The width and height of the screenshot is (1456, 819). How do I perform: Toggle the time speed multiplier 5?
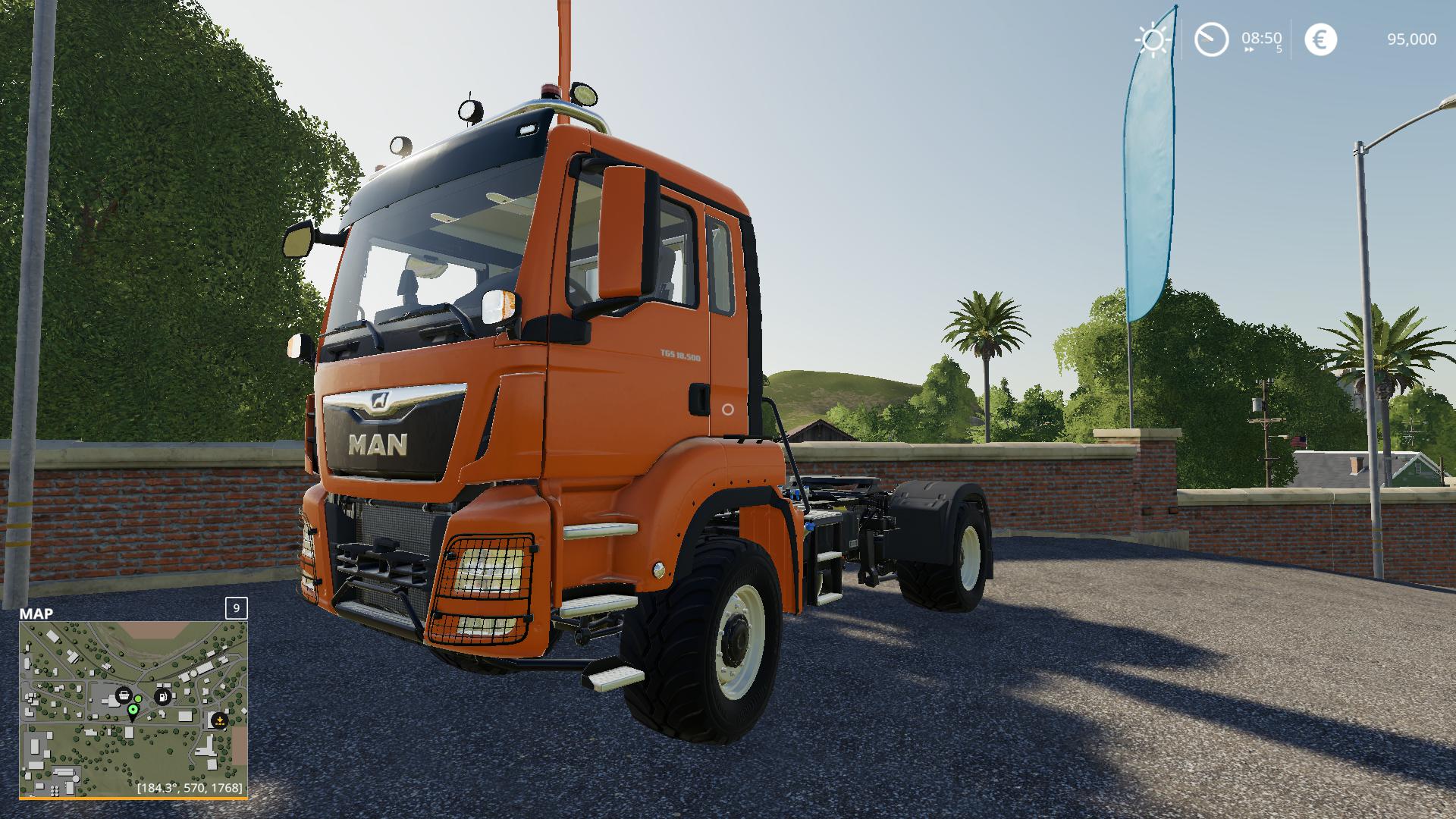[1279, 49]
